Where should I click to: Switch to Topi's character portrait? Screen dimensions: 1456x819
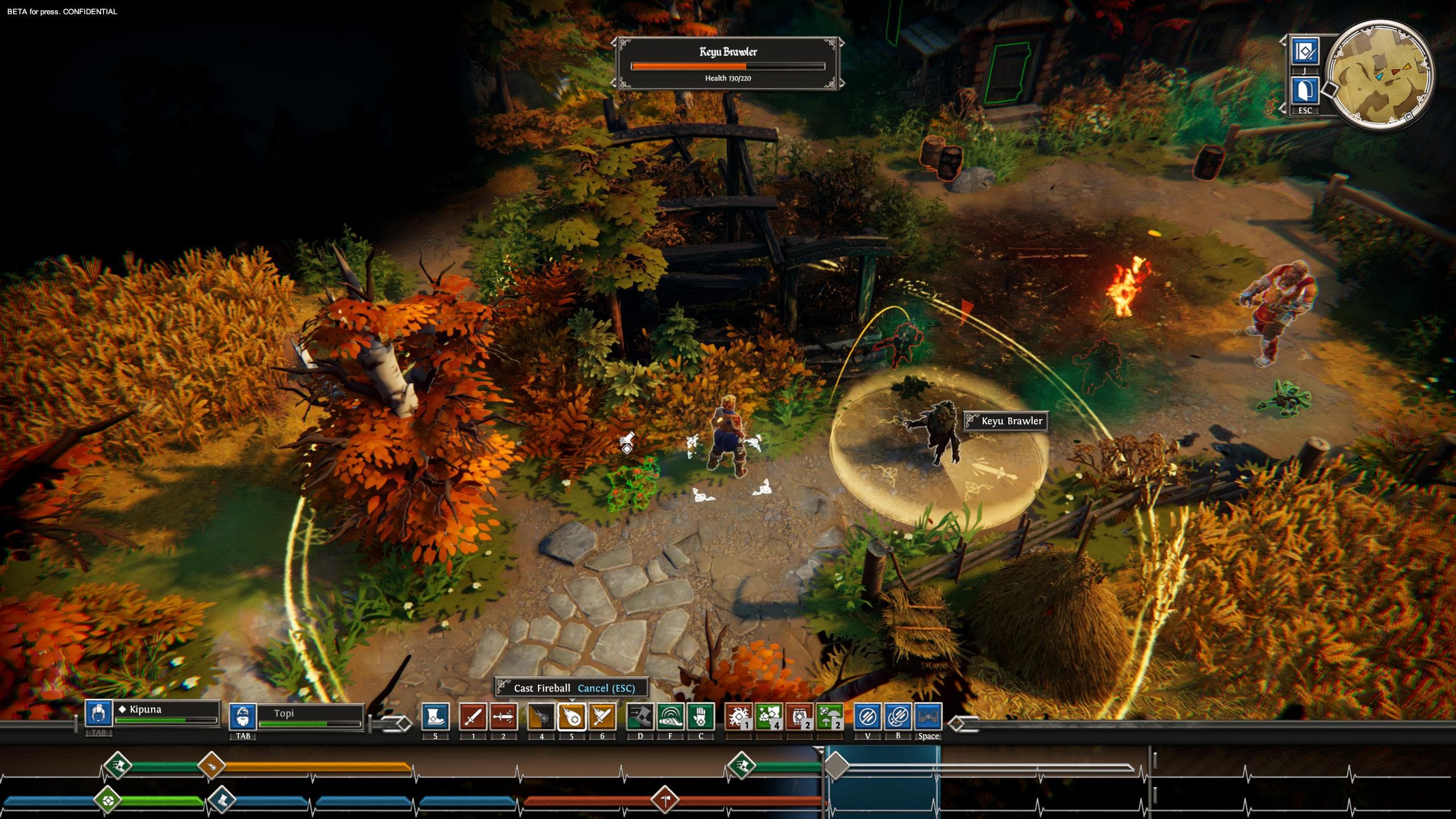pos(243,717)
